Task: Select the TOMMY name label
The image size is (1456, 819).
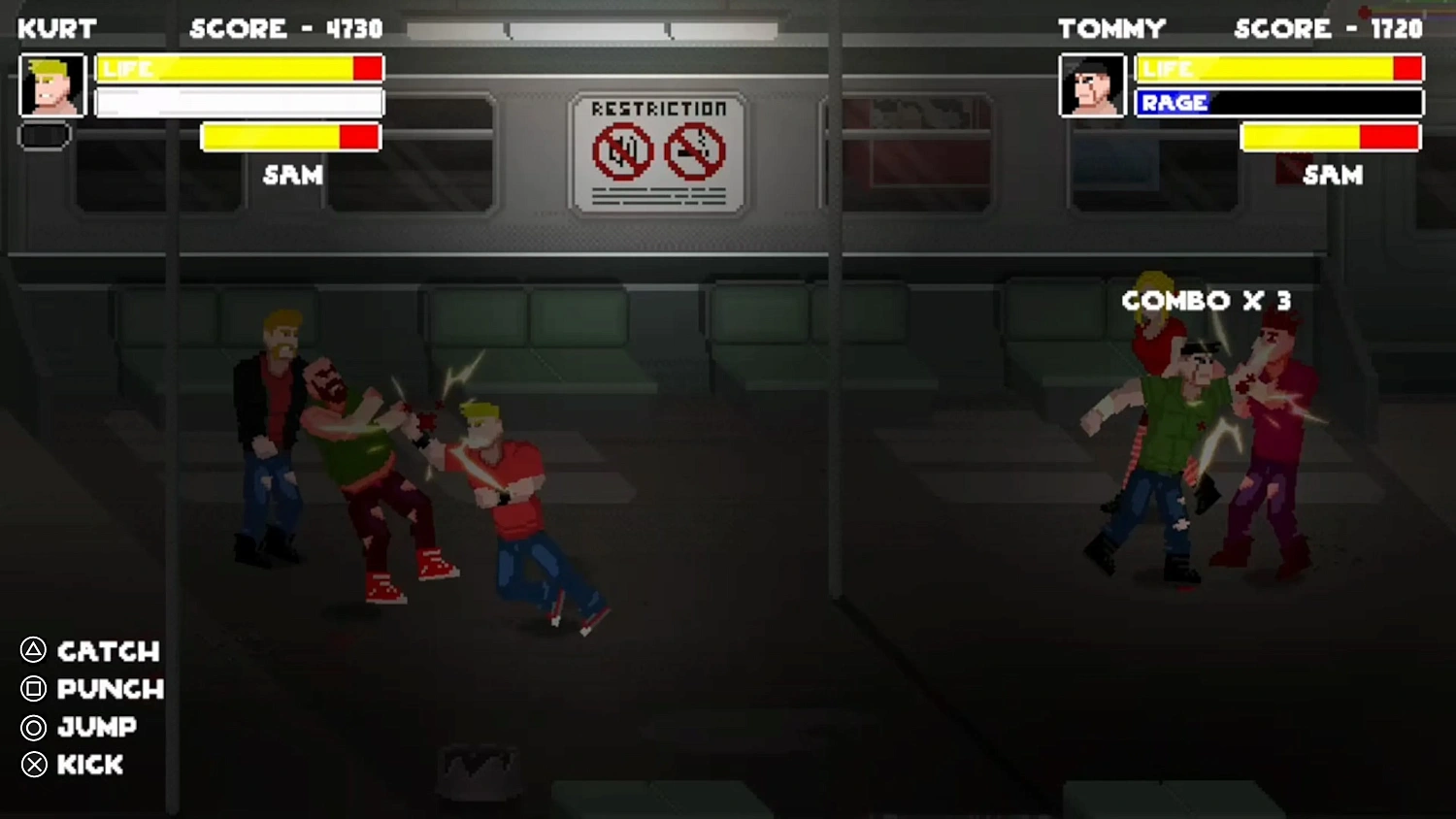Action: tap(1112, 28)
